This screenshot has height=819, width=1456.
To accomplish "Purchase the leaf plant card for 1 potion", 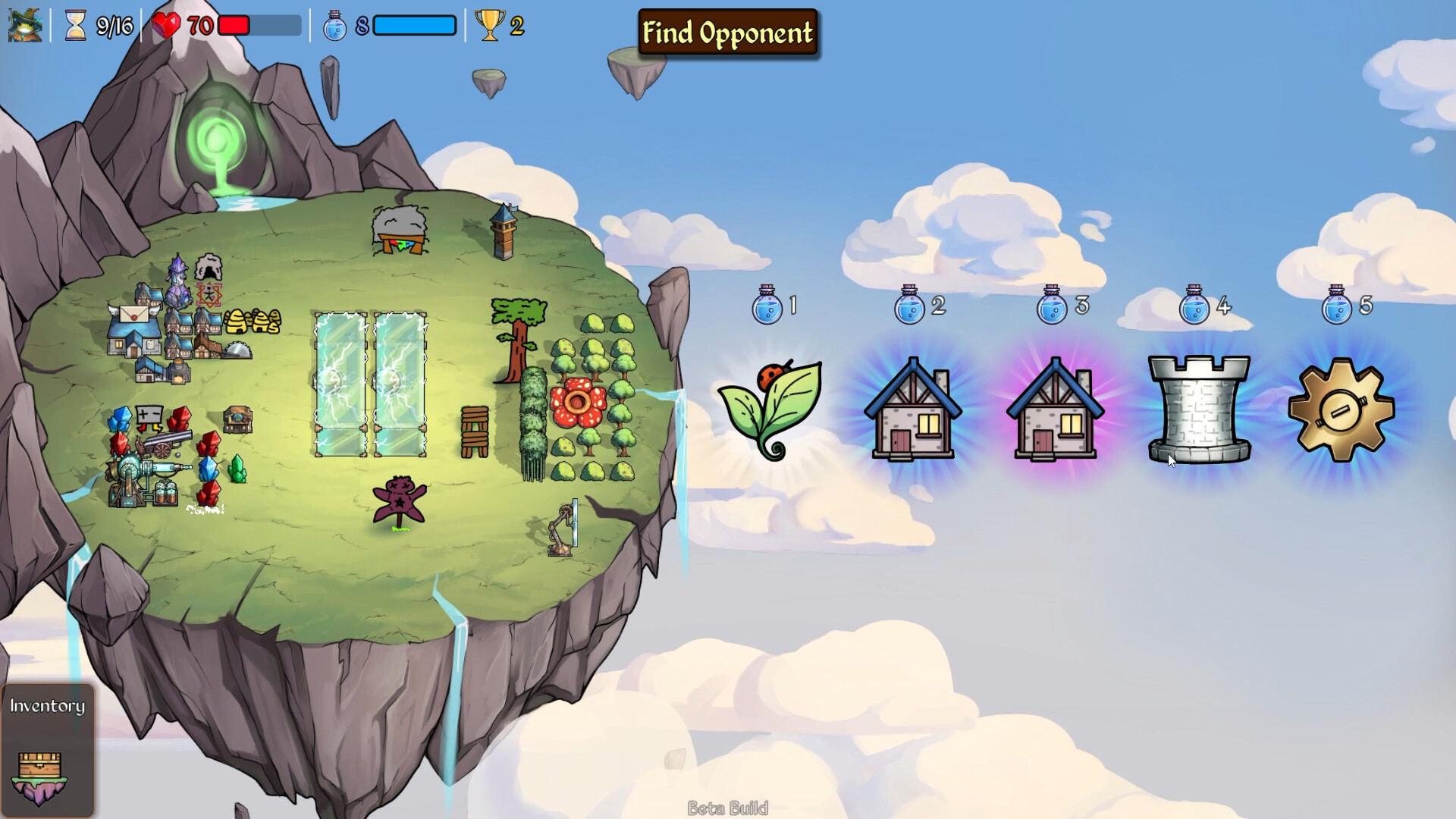I will click(x=770, y=409).
